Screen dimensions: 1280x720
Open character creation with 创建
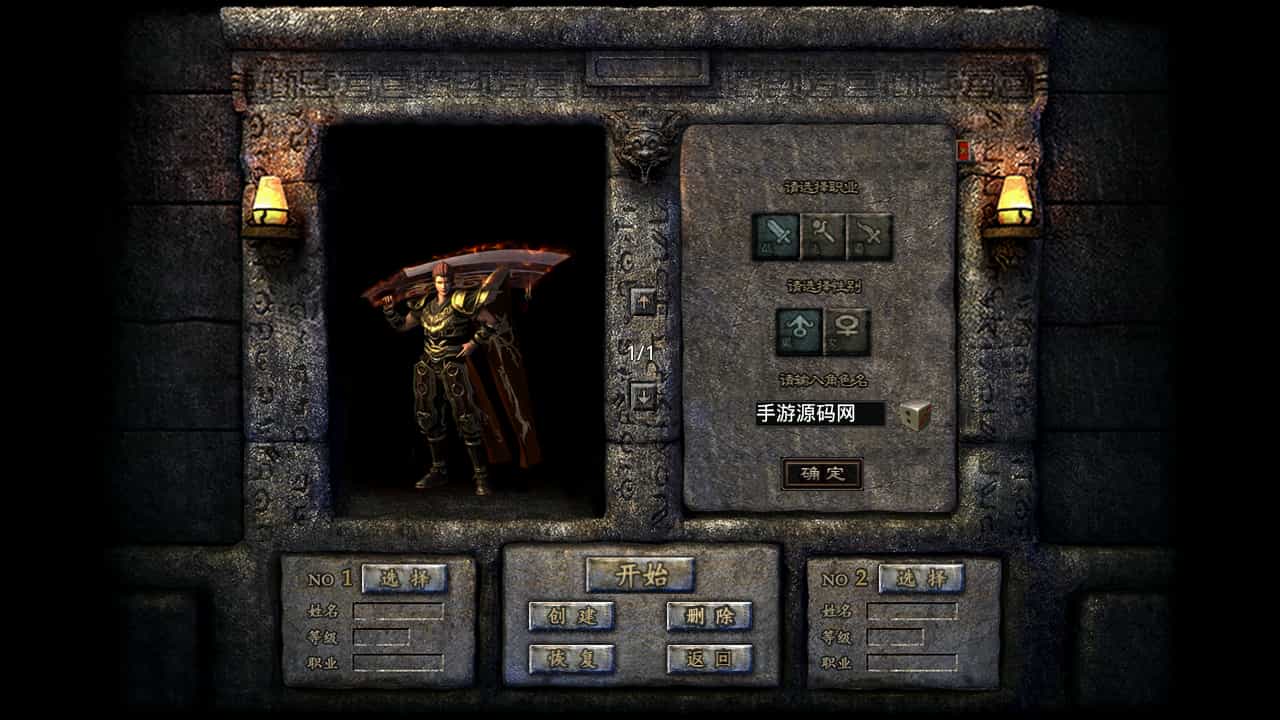(571, 616)
